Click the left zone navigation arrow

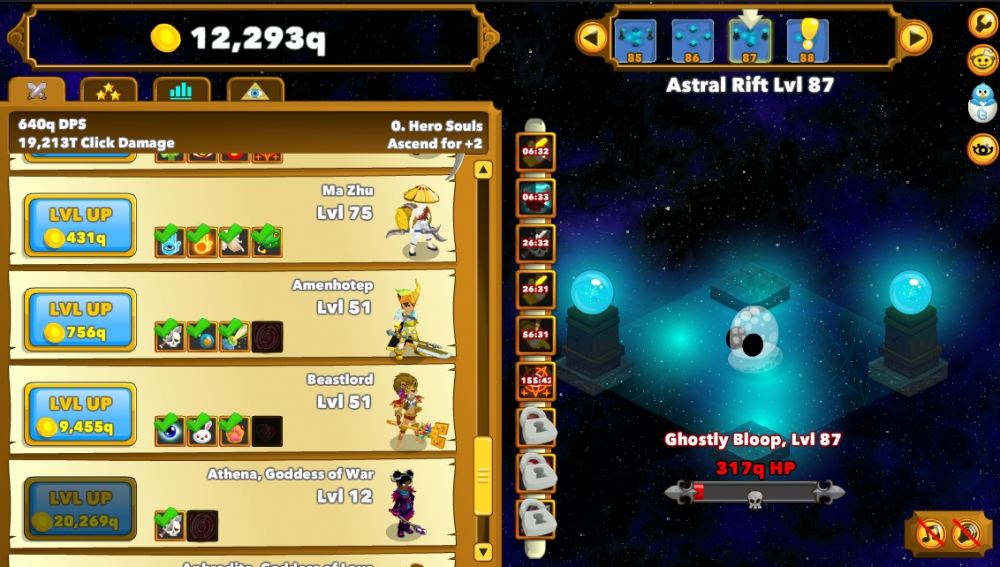coord(592,38)
